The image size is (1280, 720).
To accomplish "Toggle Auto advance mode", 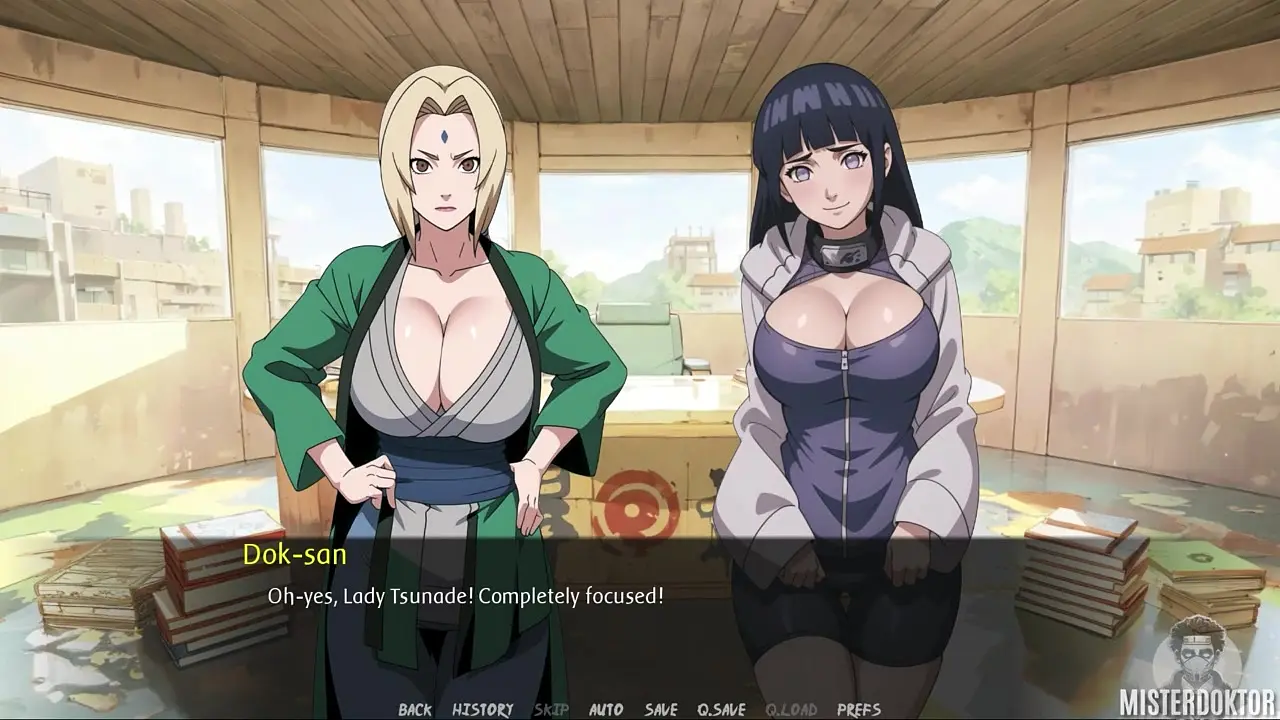I will [x=606, y=709].
